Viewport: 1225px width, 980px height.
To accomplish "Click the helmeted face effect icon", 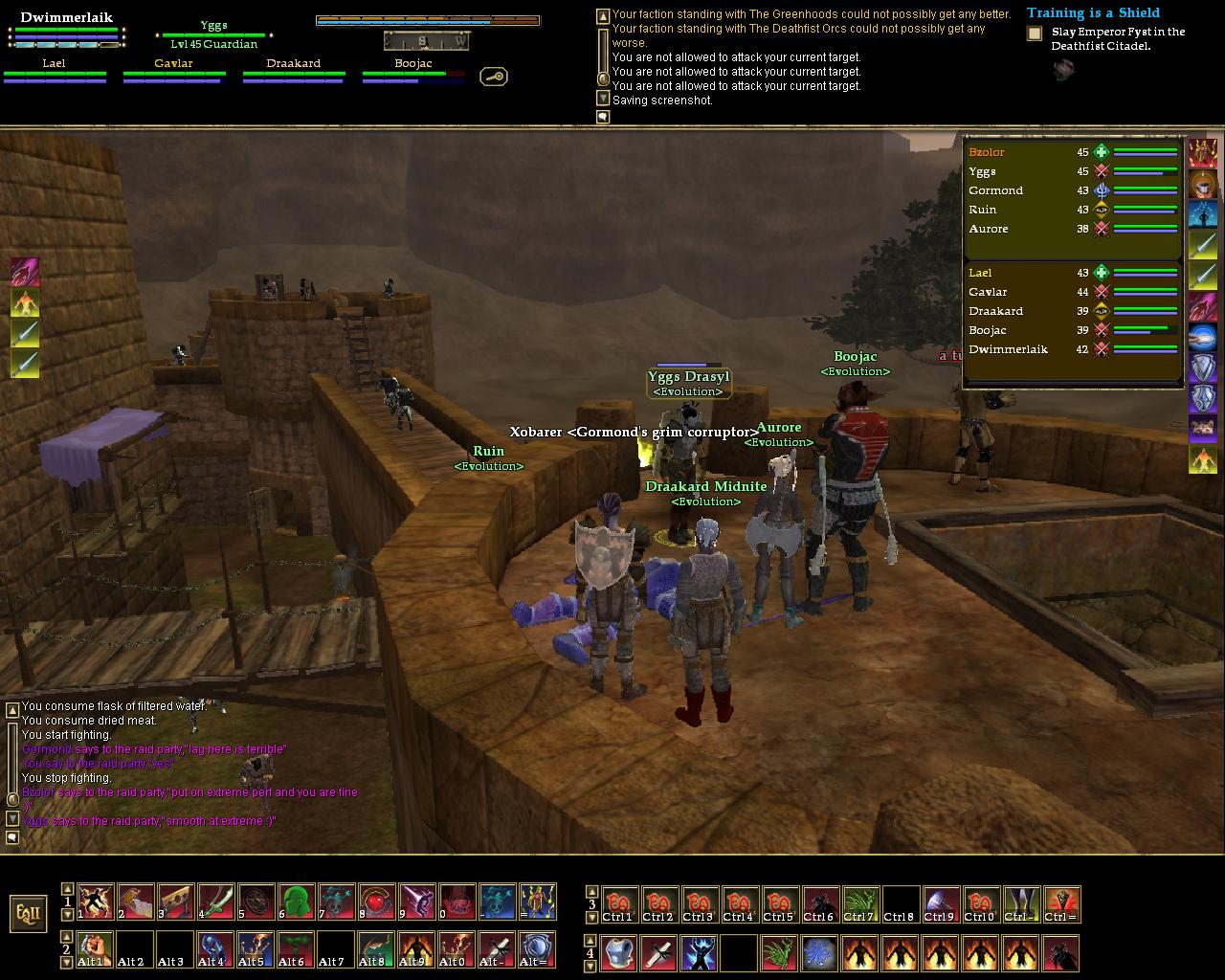I will point(1203,185).
